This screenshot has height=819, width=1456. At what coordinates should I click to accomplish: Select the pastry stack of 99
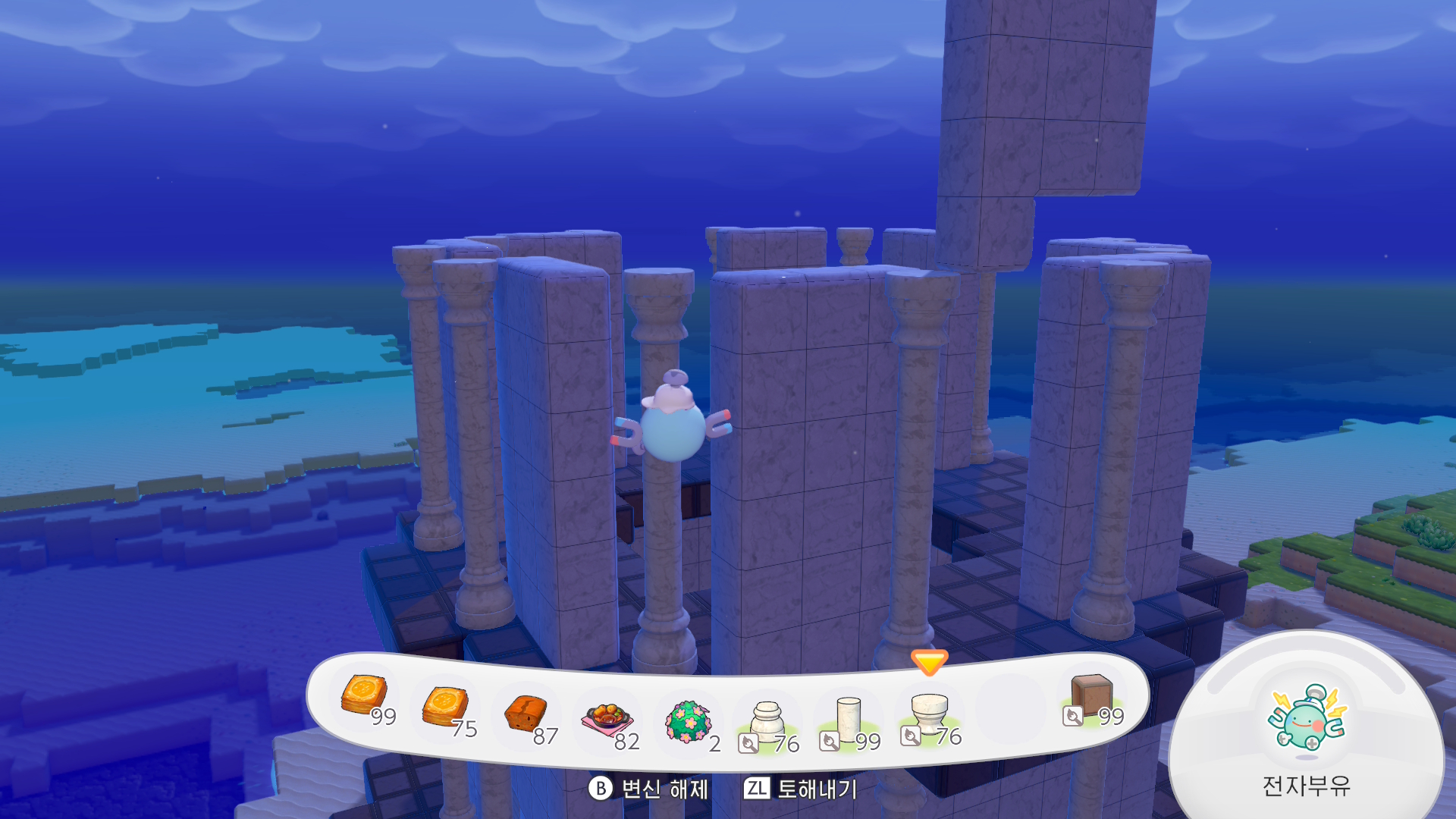365,695
